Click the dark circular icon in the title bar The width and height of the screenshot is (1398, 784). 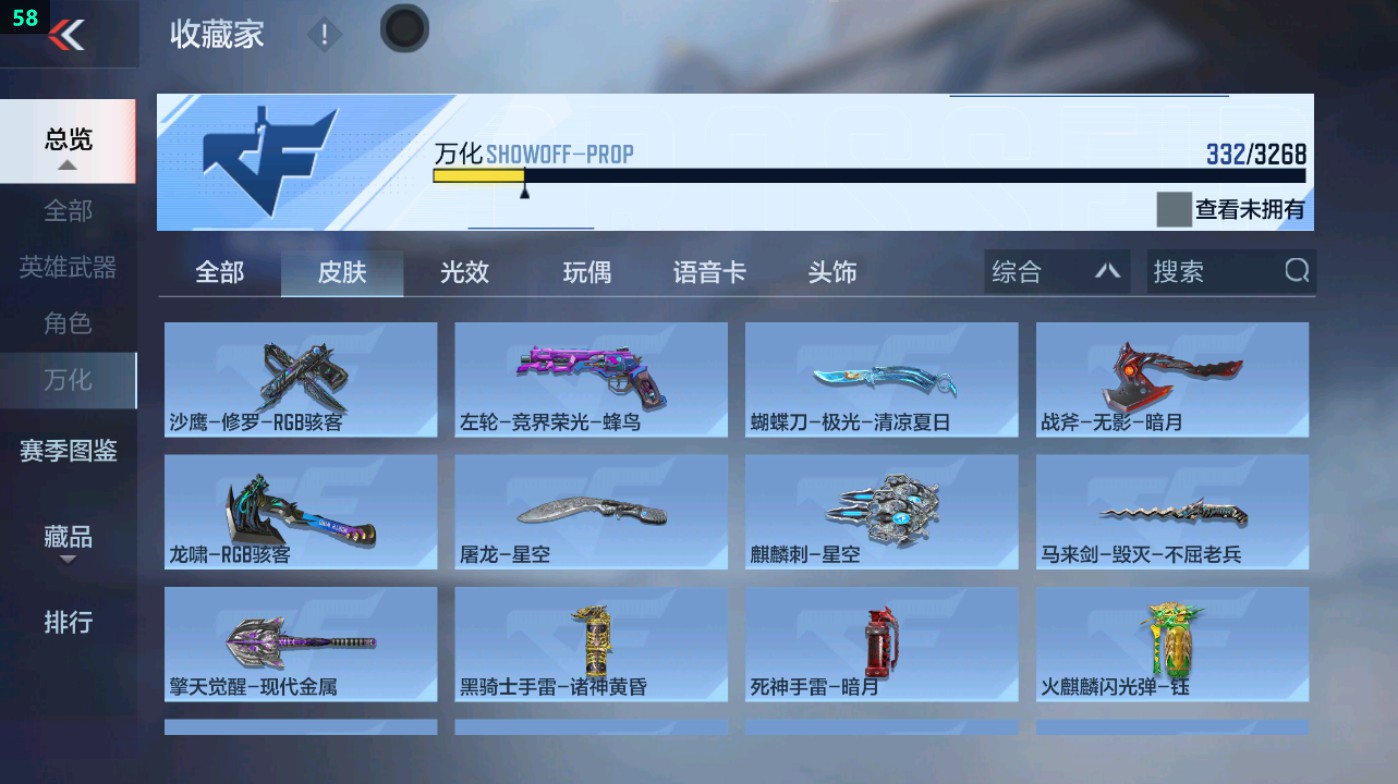(404, 30)
